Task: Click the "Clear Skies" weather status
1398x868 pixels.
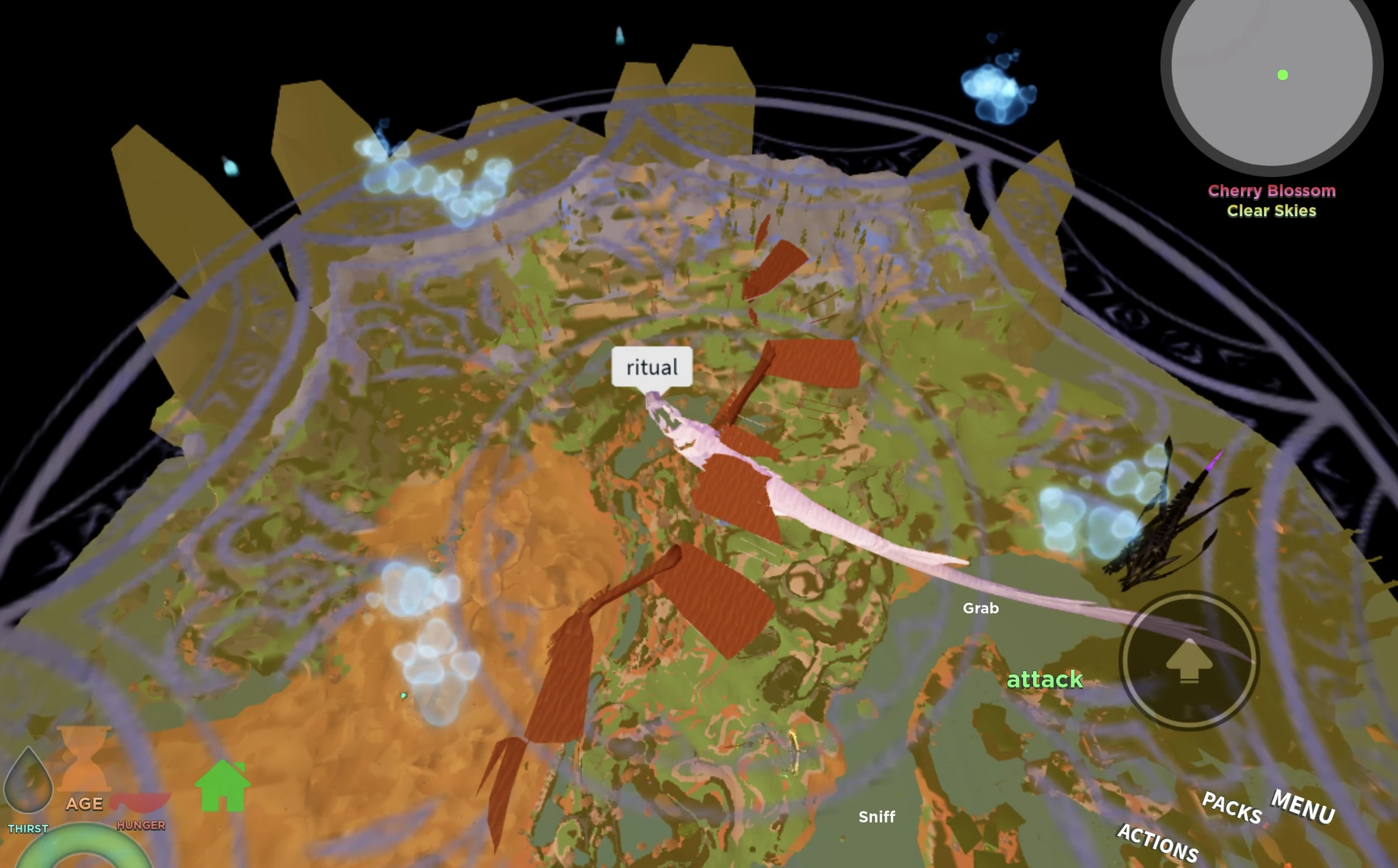Action: (x=1271, y=211)
